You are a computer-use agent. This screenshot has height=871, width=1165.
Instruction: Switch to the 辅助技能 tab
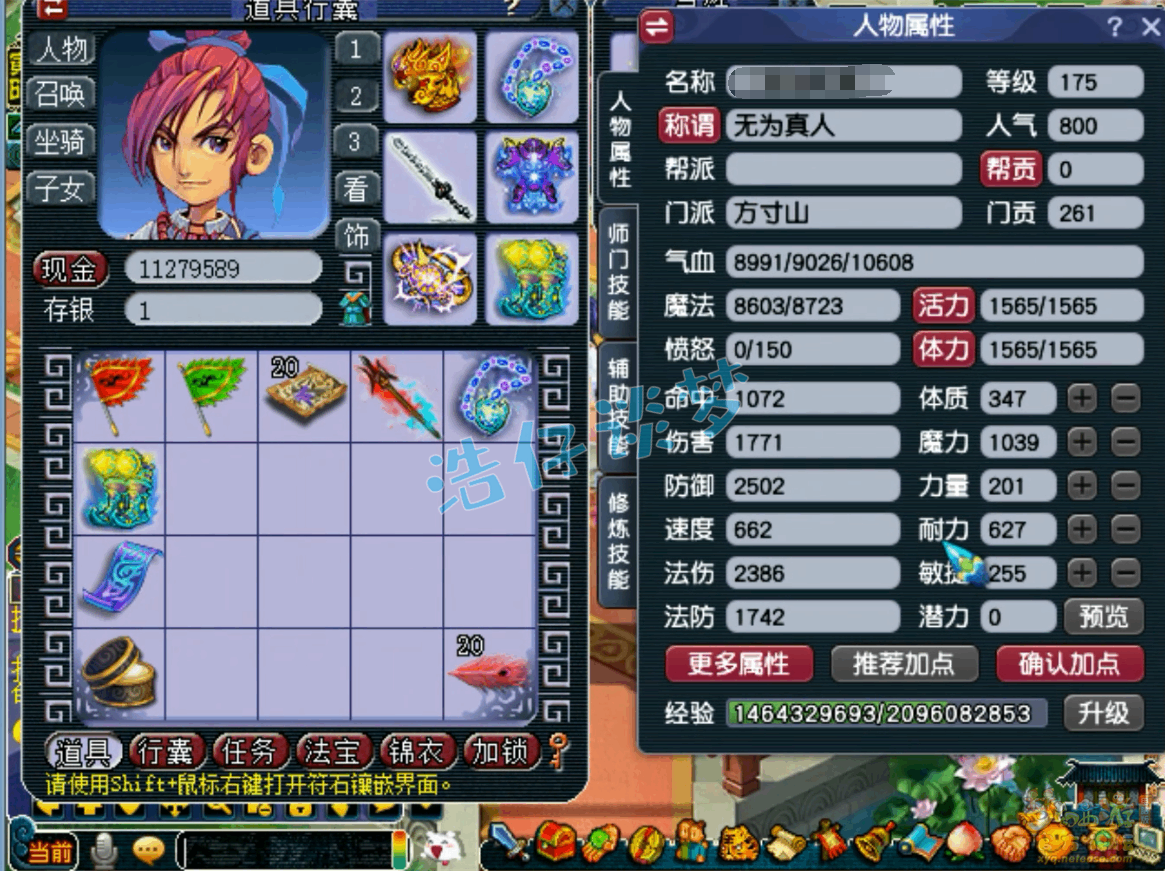click(619, 406)
